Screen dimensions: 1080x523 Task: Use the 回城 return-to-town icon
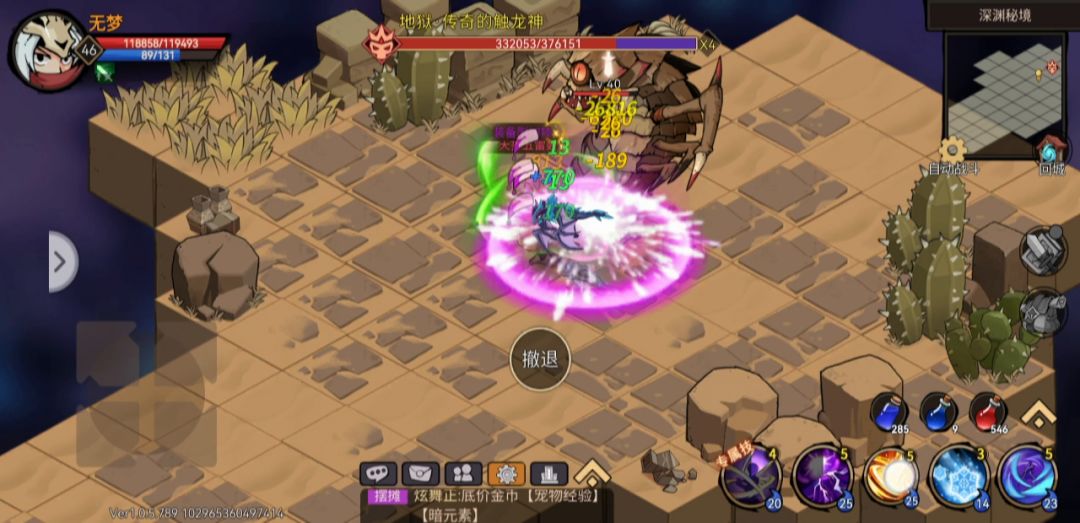(x=1051, y=151)
